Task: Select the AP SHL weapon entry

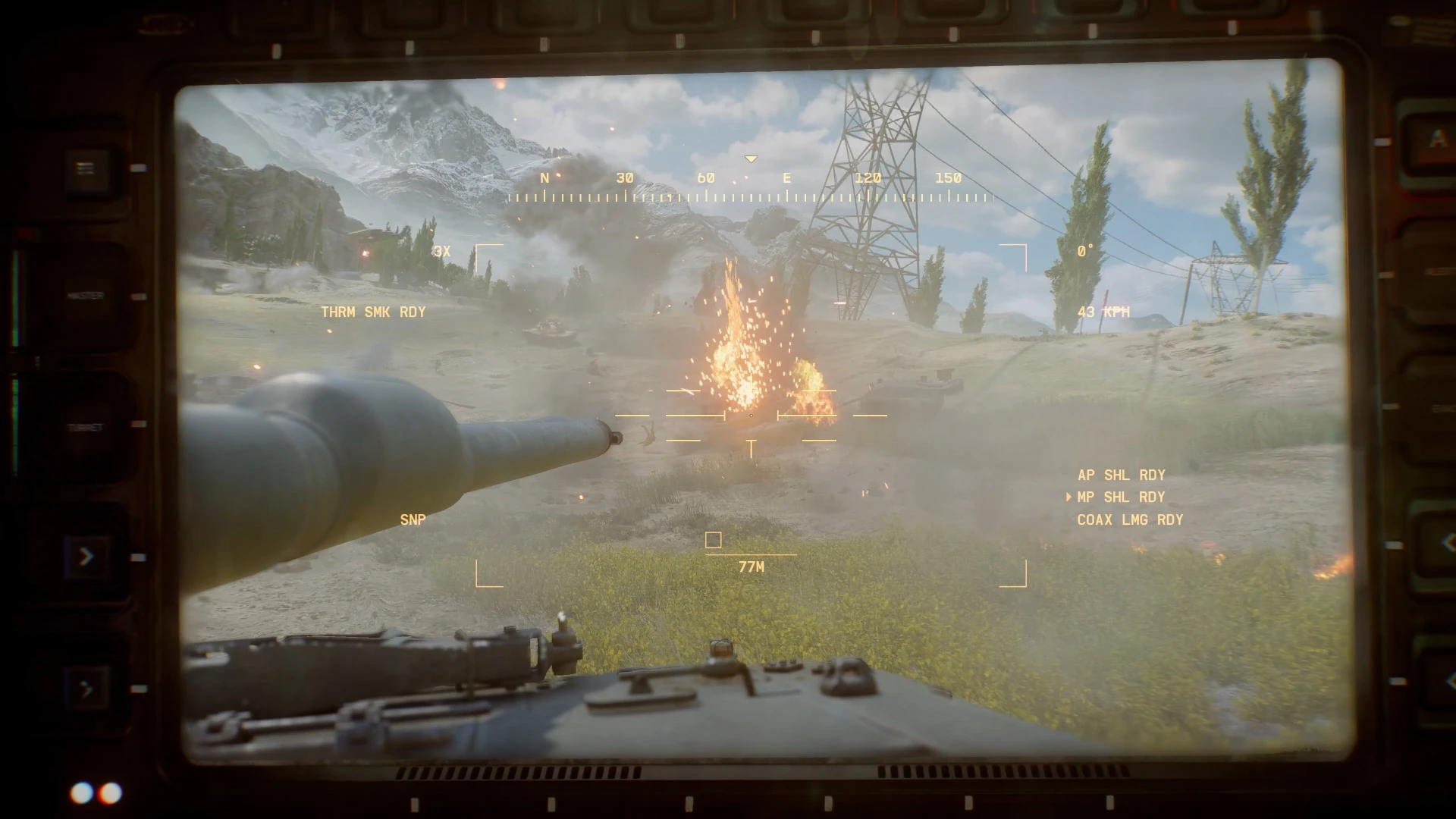Action: pos(1121,475)
